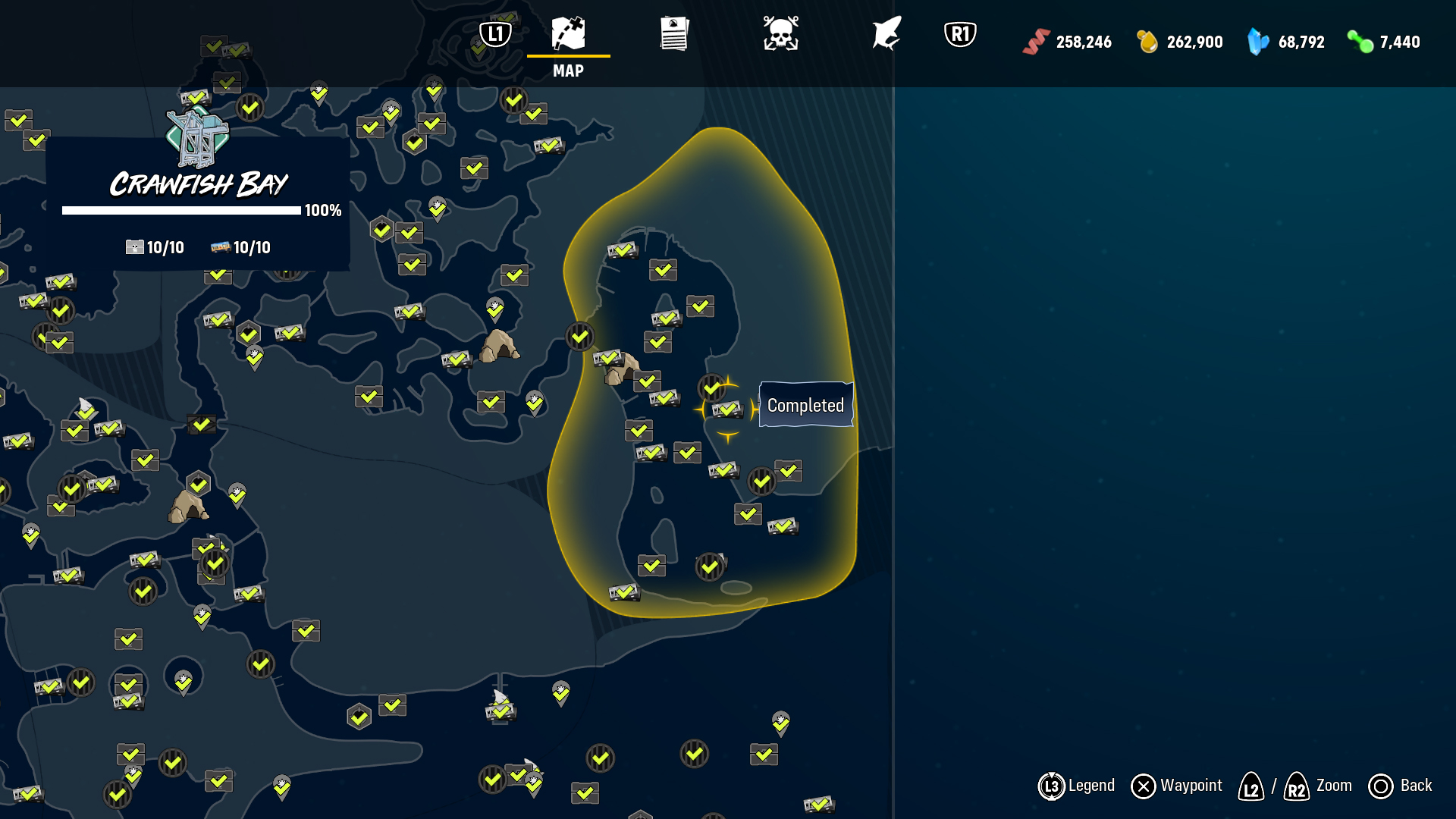This screenshot has height=819, width=1456.
Task: Set a Waypoint using the X prompt
Action: [x=1142, y=786]
